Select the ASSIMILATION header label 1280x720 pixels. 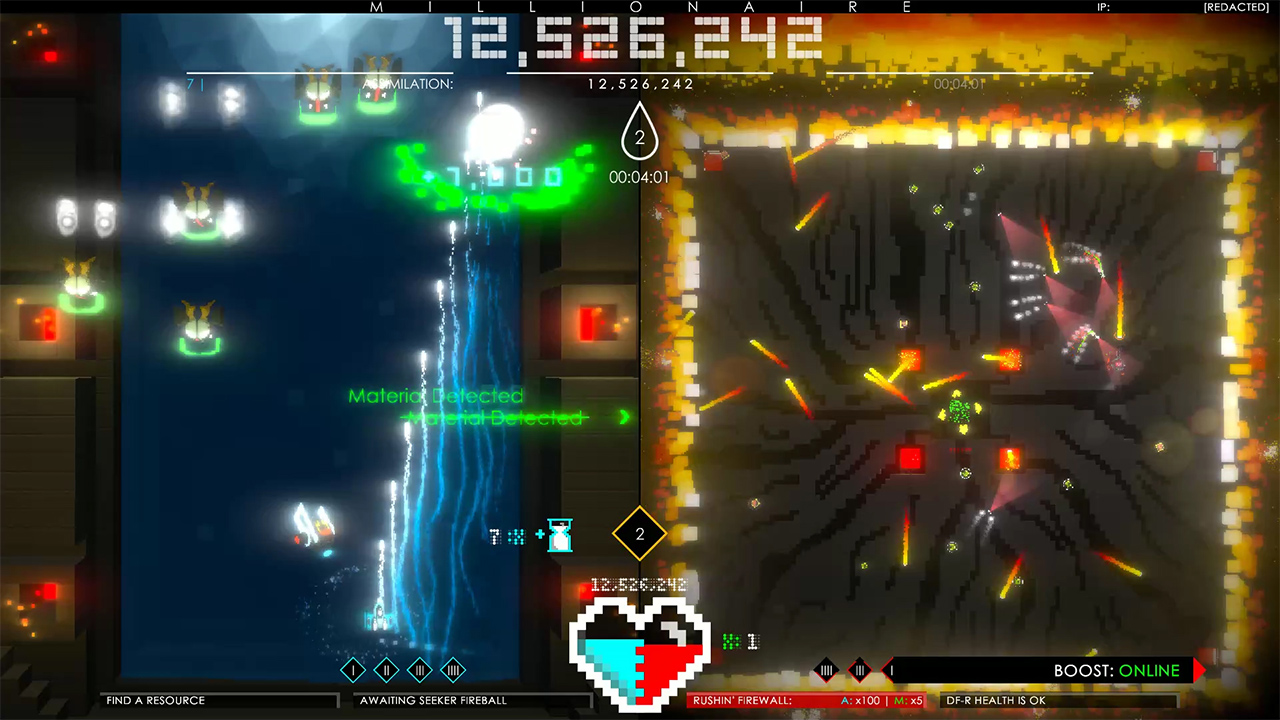pyautogui.click(x=408, y=84)
